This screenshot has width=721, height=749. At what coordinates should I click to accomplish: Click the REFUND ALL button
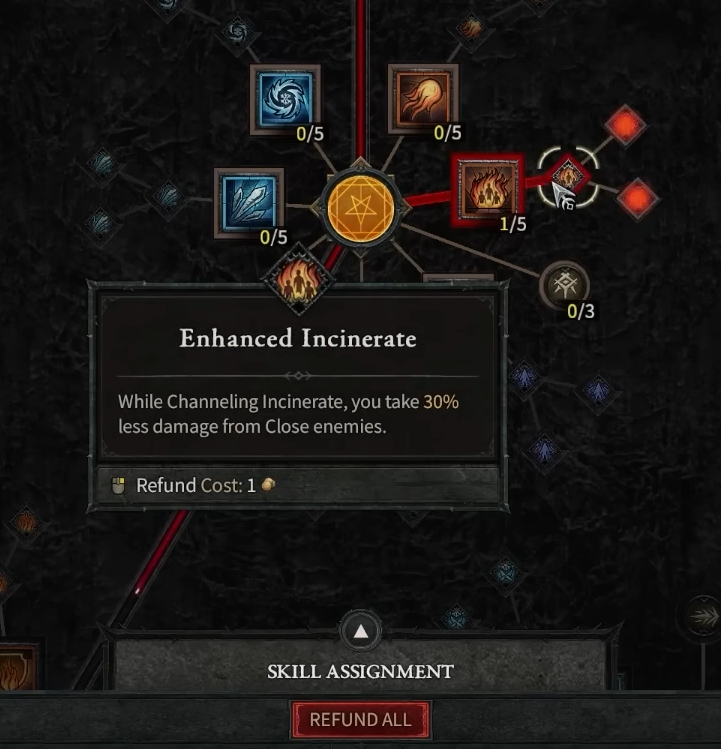click(360, 720)
